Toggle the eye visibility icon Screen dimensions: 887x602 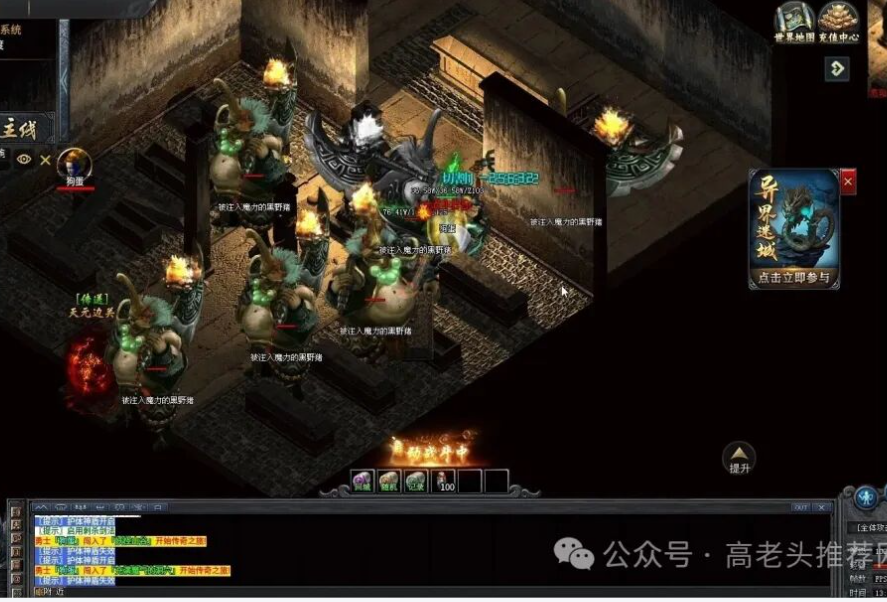point(24,159)
